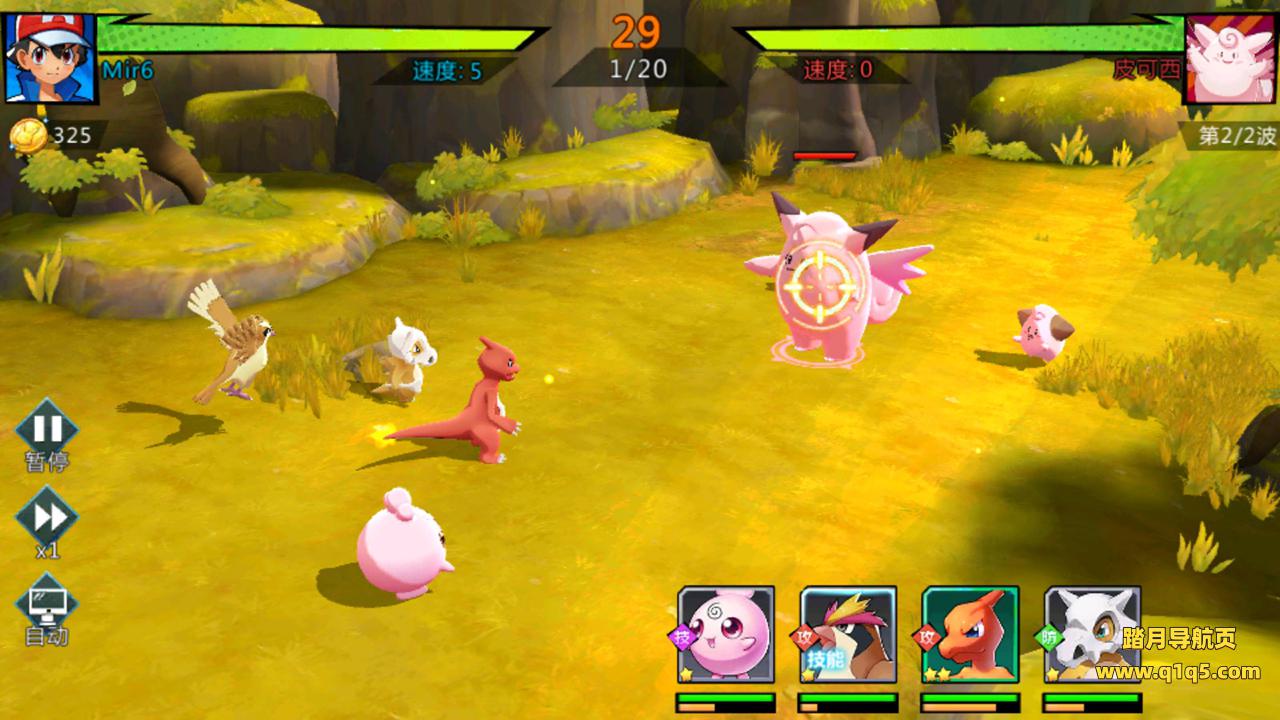Activate the Pidgeotto 技能 skill card
Viewport: 1280px width, 720px height.
848,634
